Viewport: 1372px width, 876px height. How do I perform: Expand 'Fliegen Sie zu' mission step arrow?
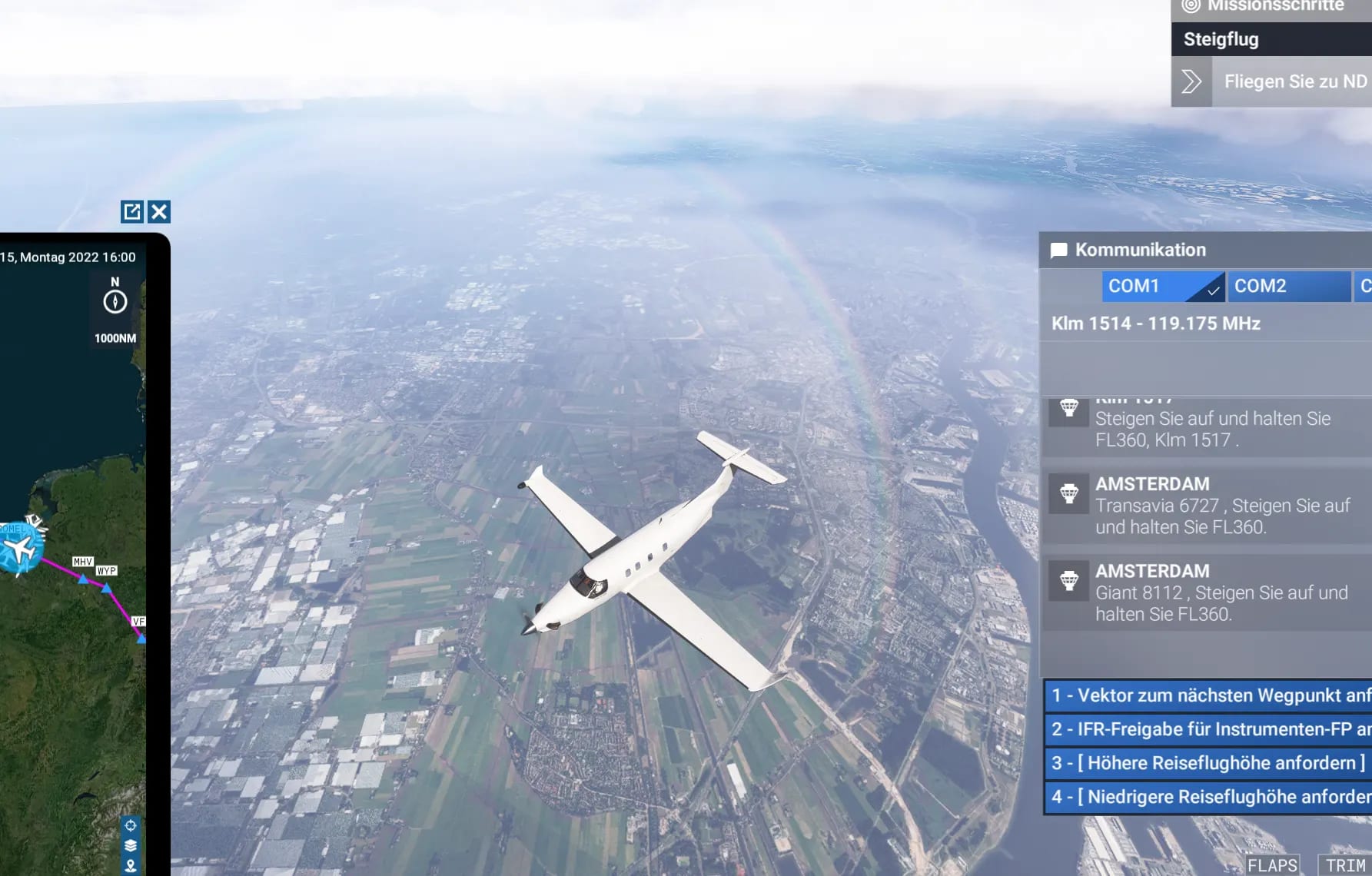click(x=1191, y=81)
